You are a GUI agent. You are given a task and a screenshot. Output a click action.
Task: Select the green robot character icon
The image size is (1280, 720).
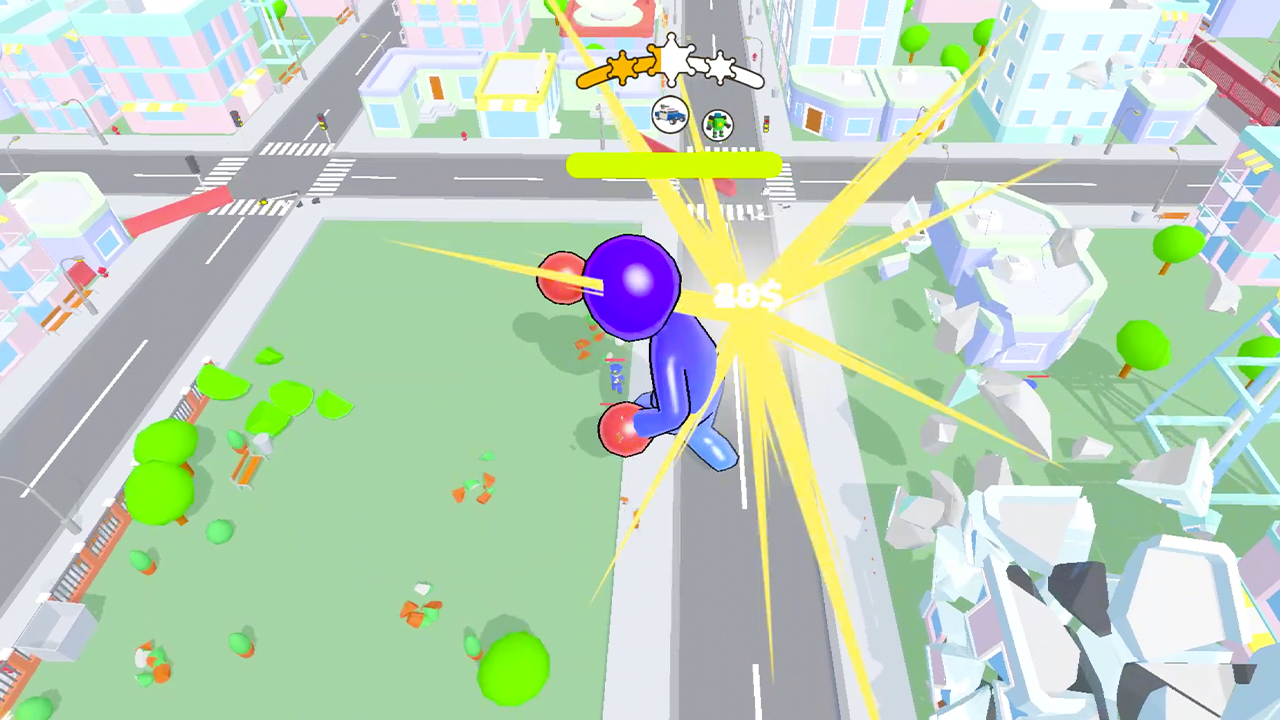point(719,125)
